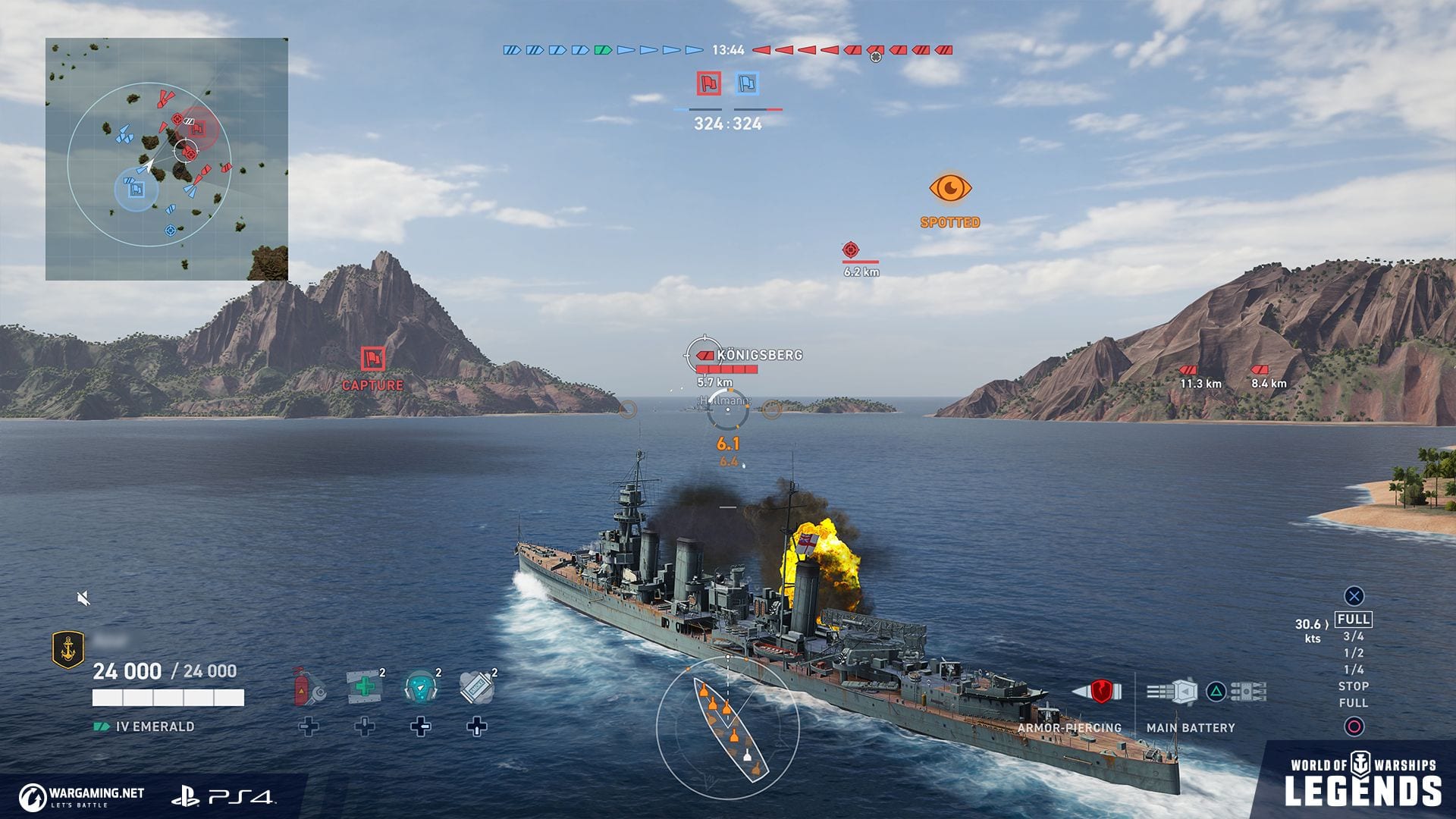Set engine speed to 3/4
This screenshot has width=1456, height=819.
click(1354, 637)
